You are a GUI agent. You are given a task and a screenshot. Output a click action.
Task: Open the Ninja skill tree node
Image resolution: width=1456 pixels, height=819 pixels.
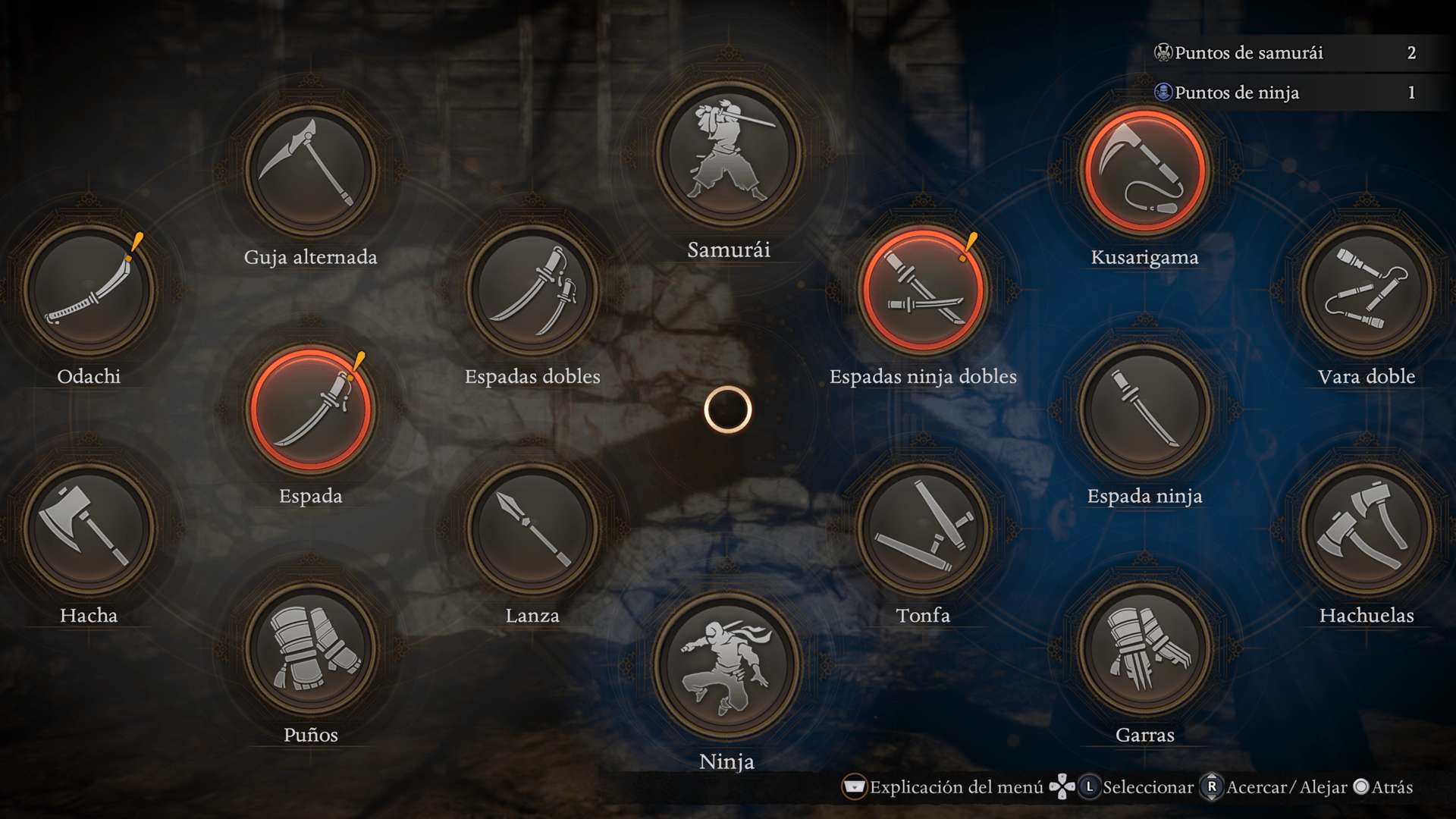[728, 665]
